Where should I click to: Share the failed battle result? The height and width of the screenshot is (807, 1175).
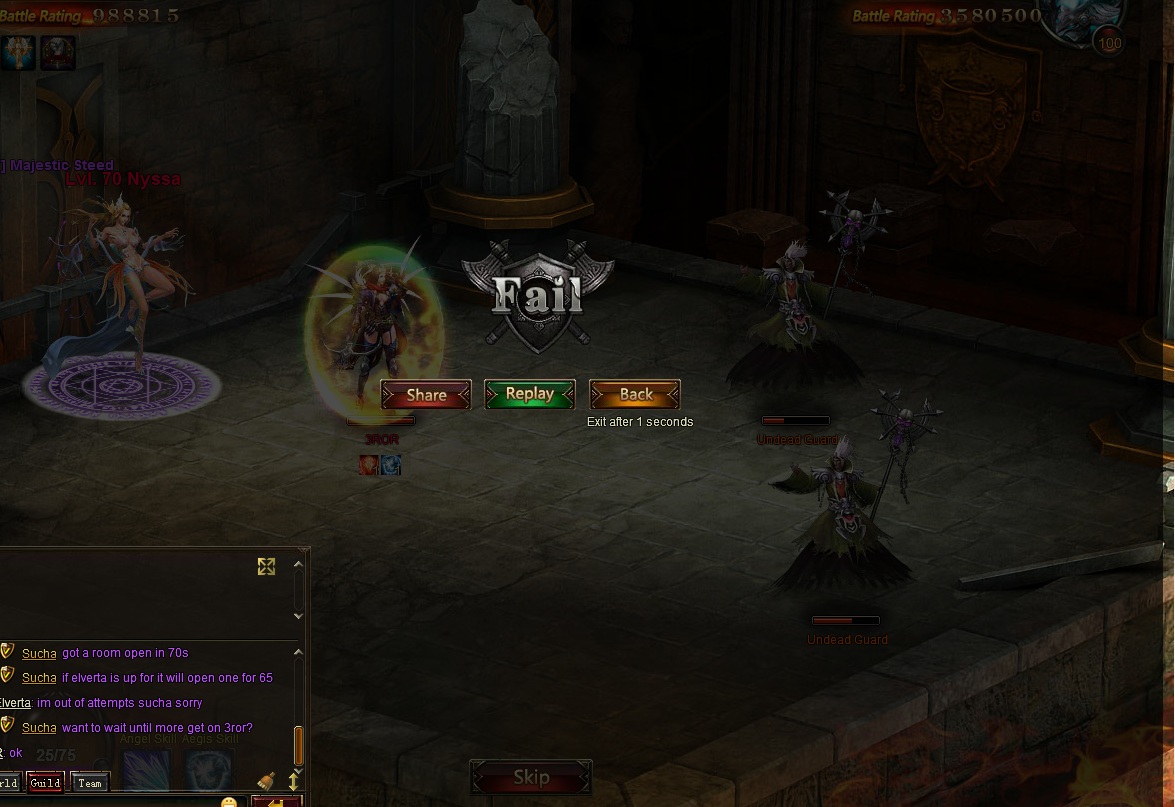(x=426, y=395)
